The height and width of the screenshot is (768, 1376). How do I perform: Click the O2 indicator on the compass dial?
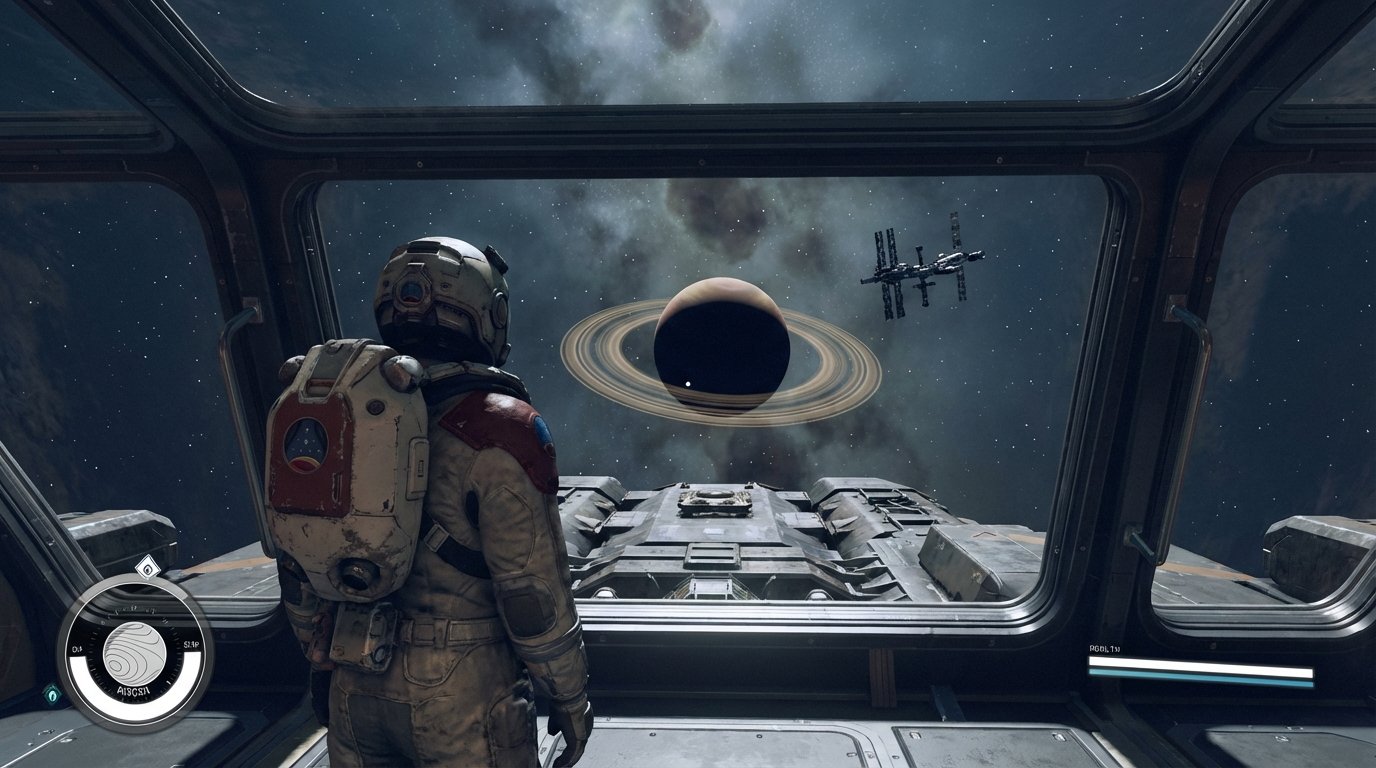77,646
